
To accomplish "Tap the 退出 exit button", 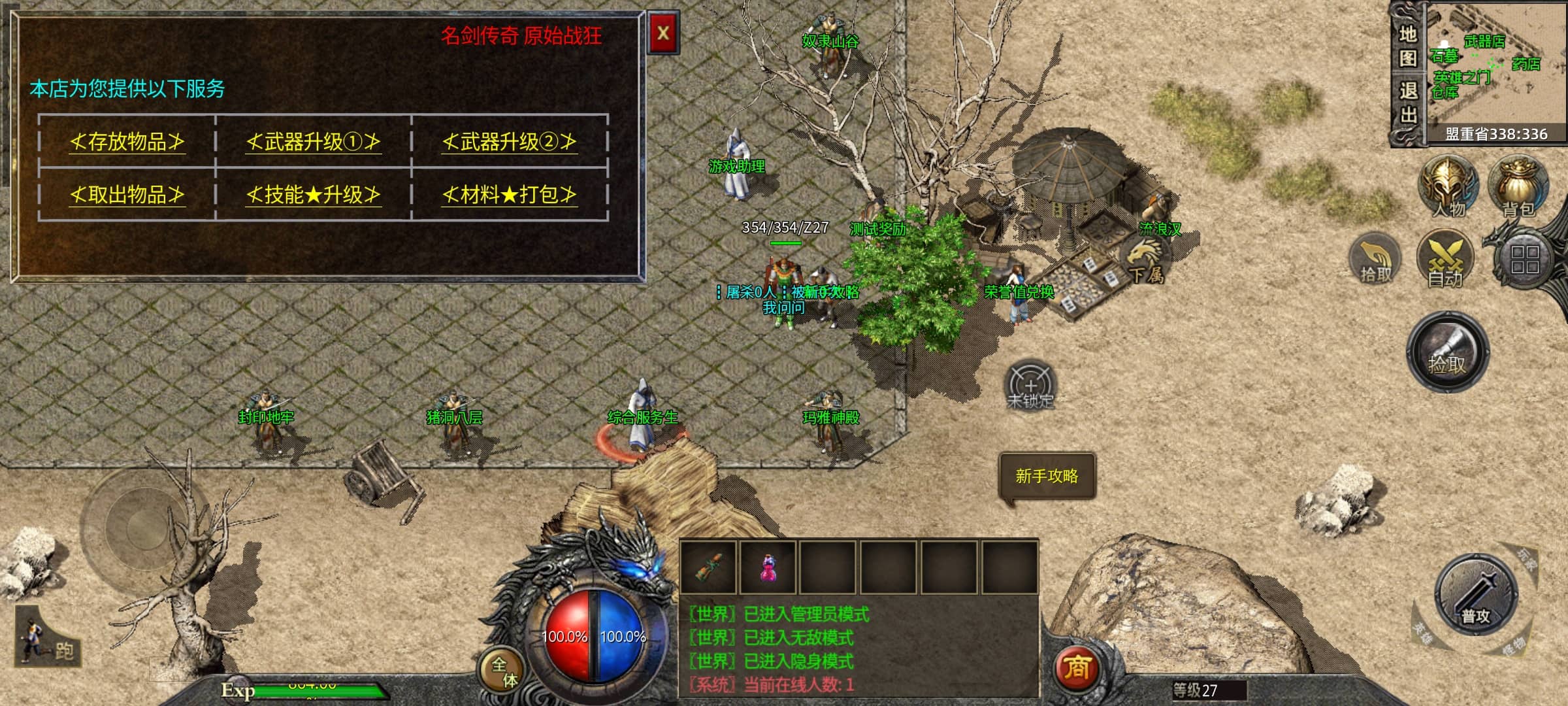I will (1408, 103).
